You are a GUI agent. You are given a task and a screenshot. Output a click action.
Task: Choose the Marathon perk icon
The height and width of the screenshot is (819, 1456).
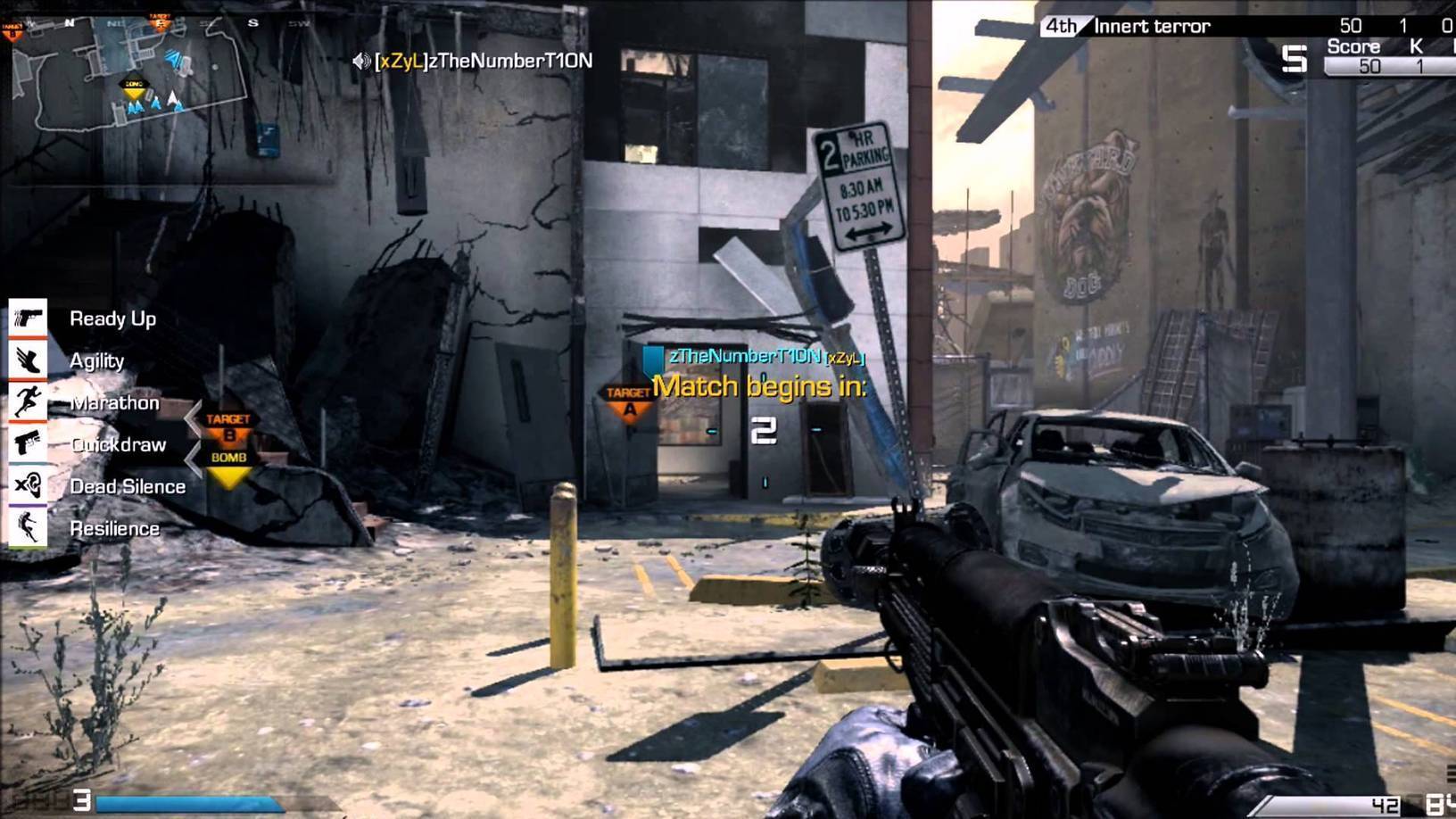pos(28,401)
